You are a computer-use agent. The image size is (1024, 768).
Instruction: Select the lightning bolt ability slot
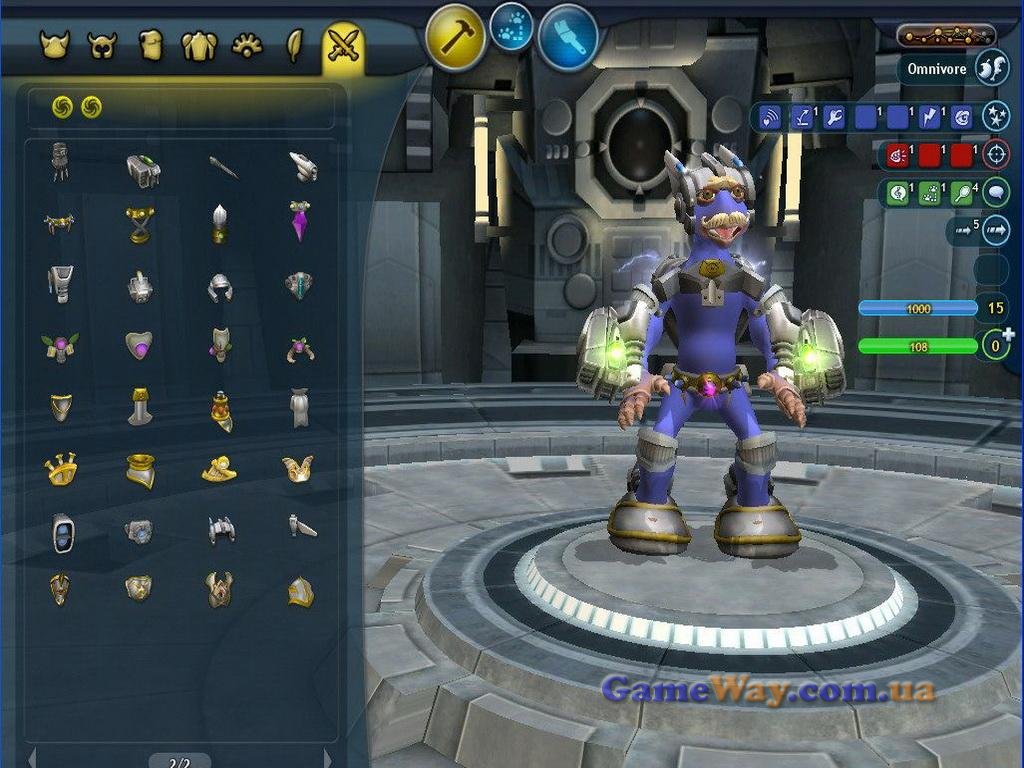930,118
